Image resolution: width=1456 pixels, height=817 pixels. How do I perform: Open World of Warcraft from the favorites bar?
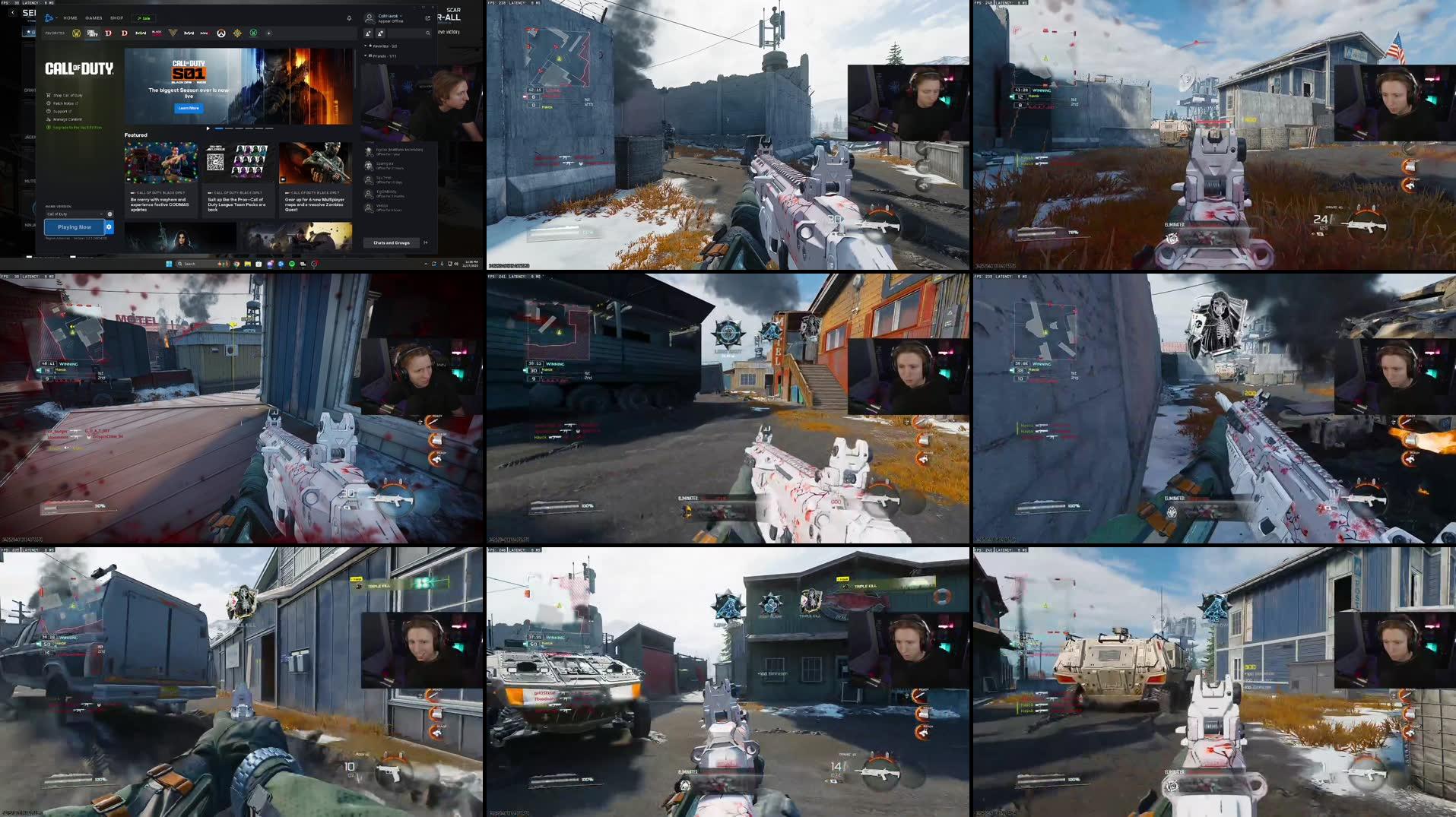click(77, 33)
